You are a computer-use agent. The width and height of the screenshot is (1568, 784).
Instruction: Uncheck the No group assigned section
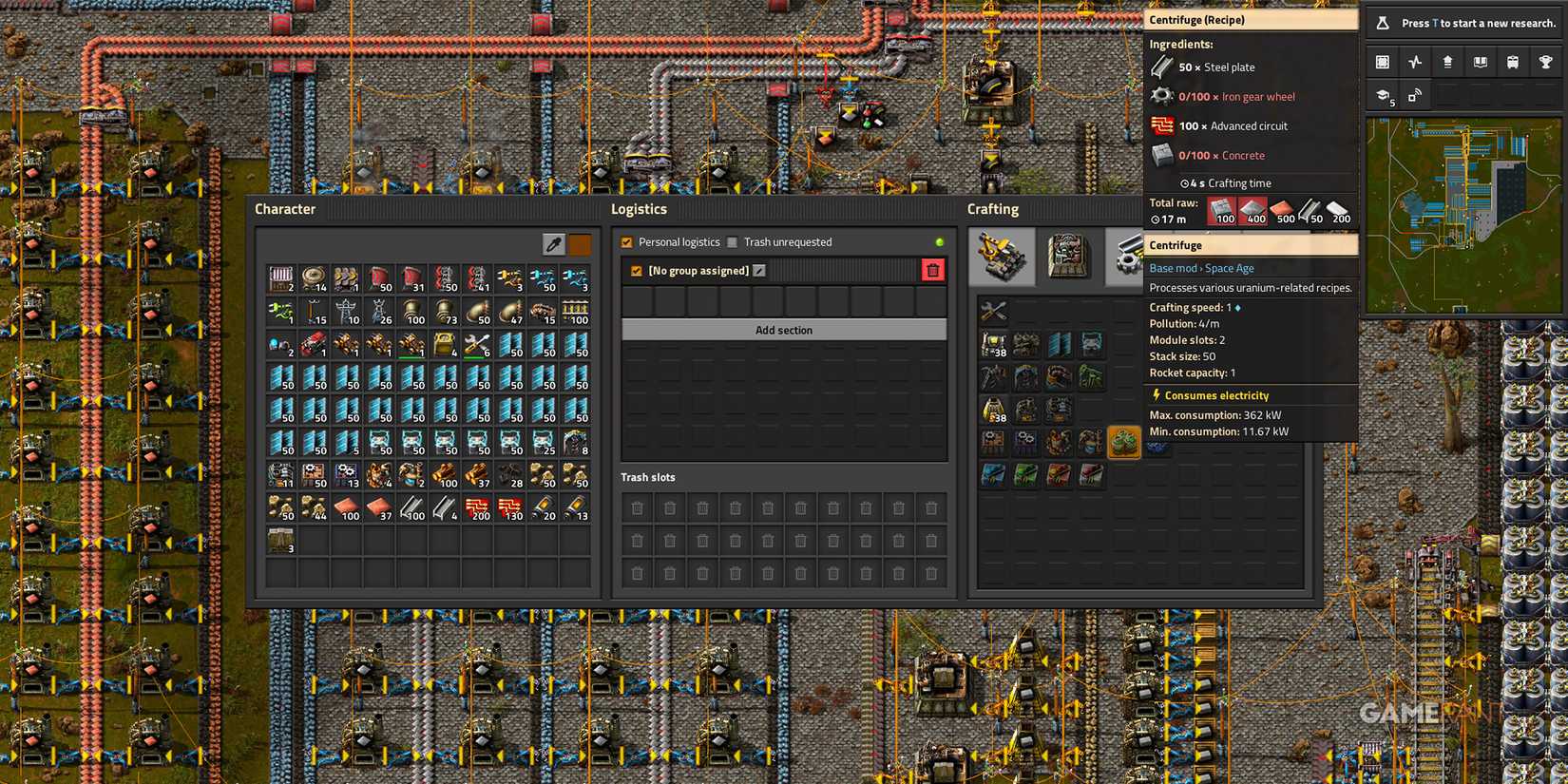tap(636, 271)
